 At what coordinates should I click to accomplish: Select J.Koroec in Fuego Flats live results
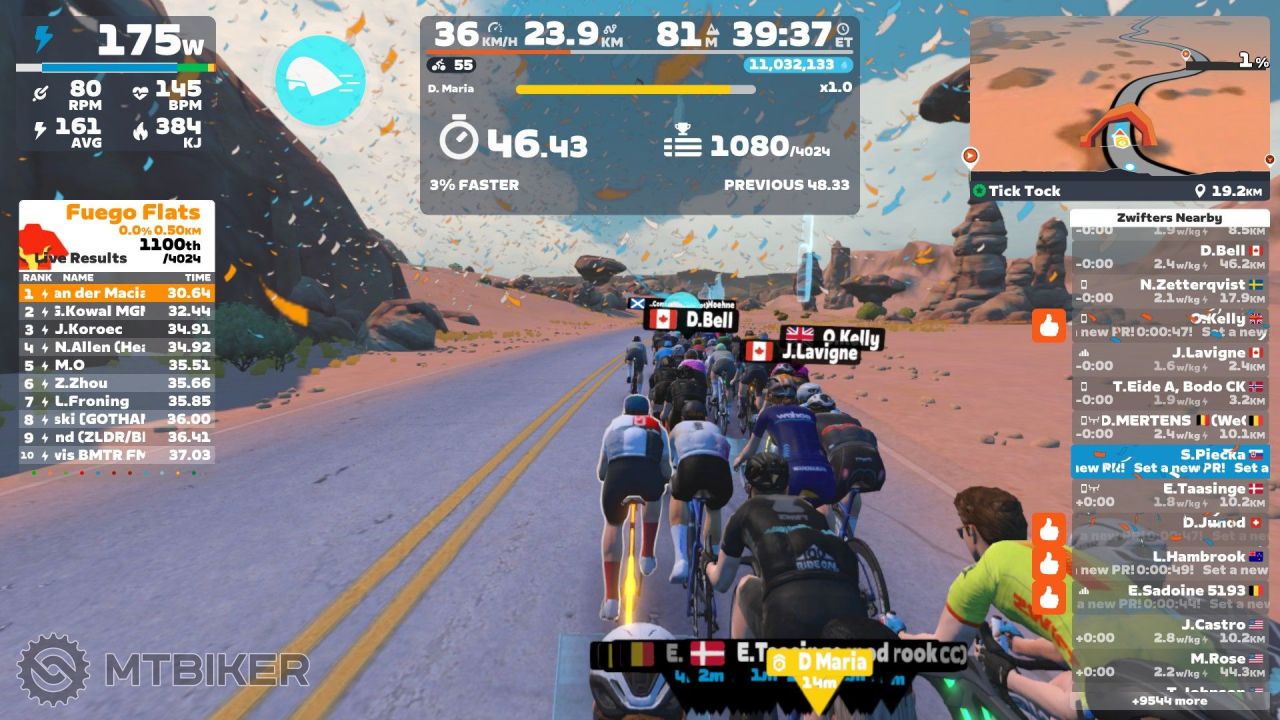116,329
